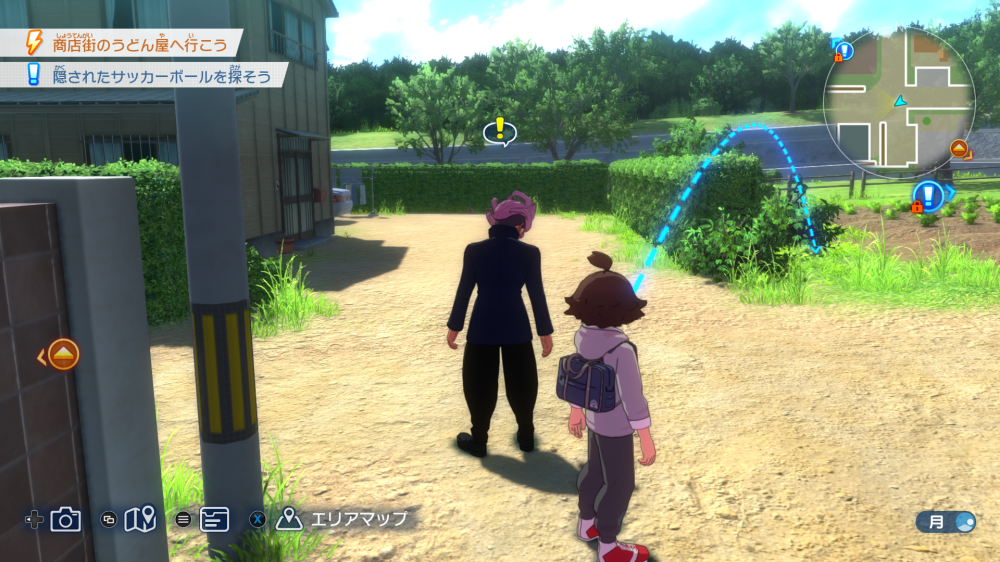
Task: Click the locked quest marker below the minimap
Action: [928, 195]
